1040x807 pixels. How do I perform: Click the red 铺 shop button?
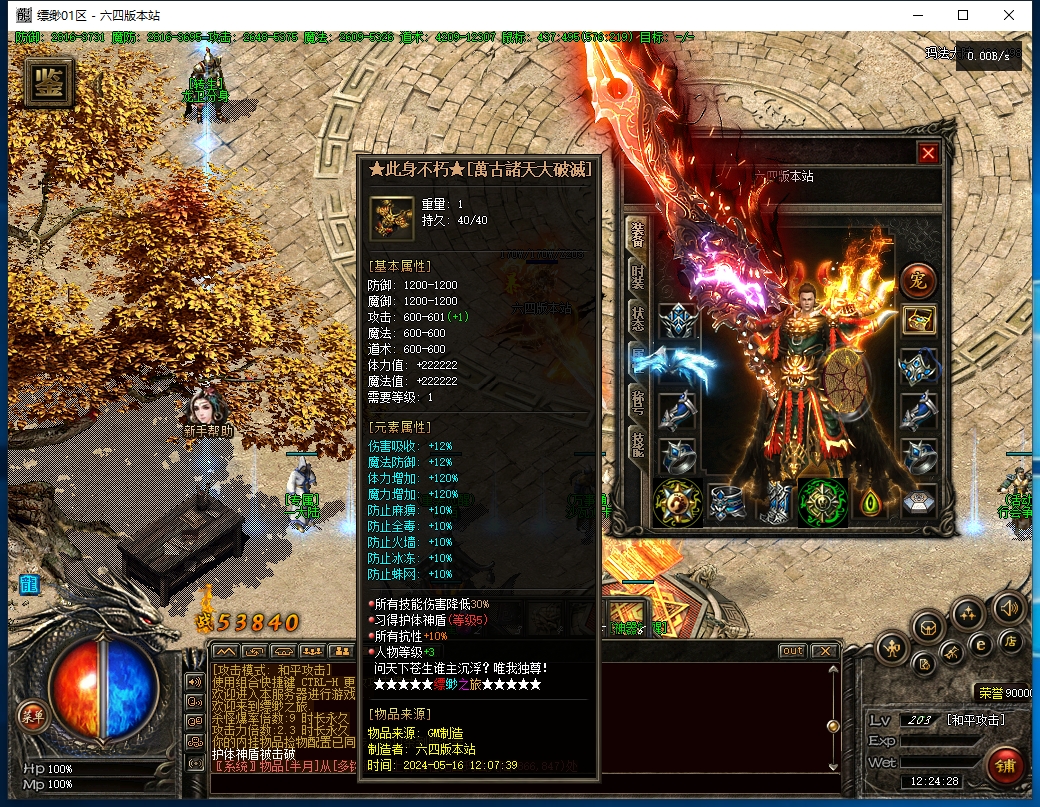[x=1004, y=766]
